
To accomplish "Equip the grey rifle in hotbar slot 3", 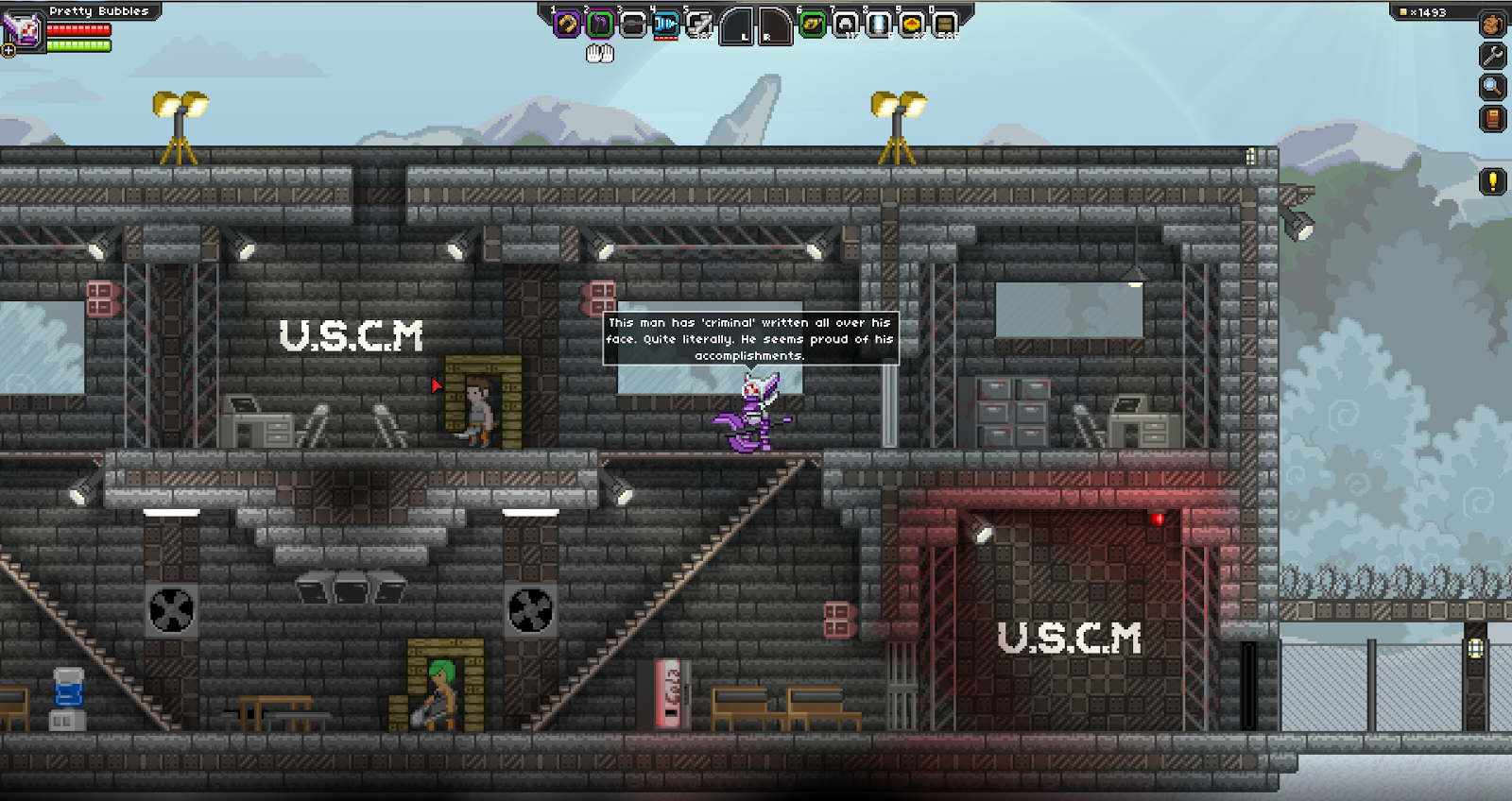I will click(632, 25).
